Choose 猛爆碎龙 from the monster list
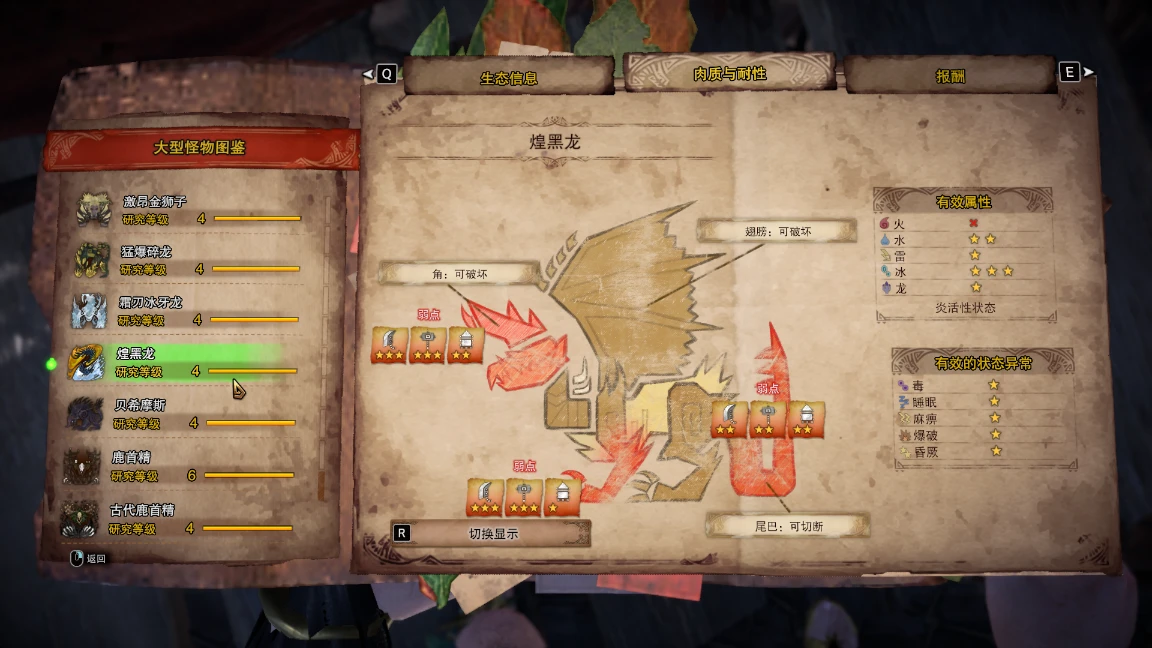Image resolution: width=1152 pixels, height=648 pixels. [188, 260]
